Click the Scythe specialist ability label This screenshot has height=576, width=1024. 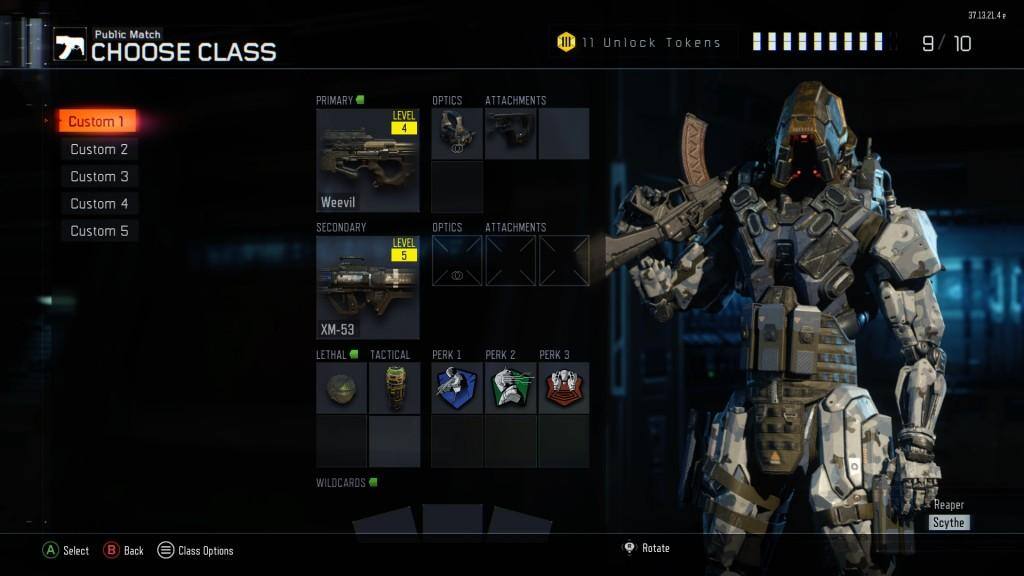click(948, 522)
